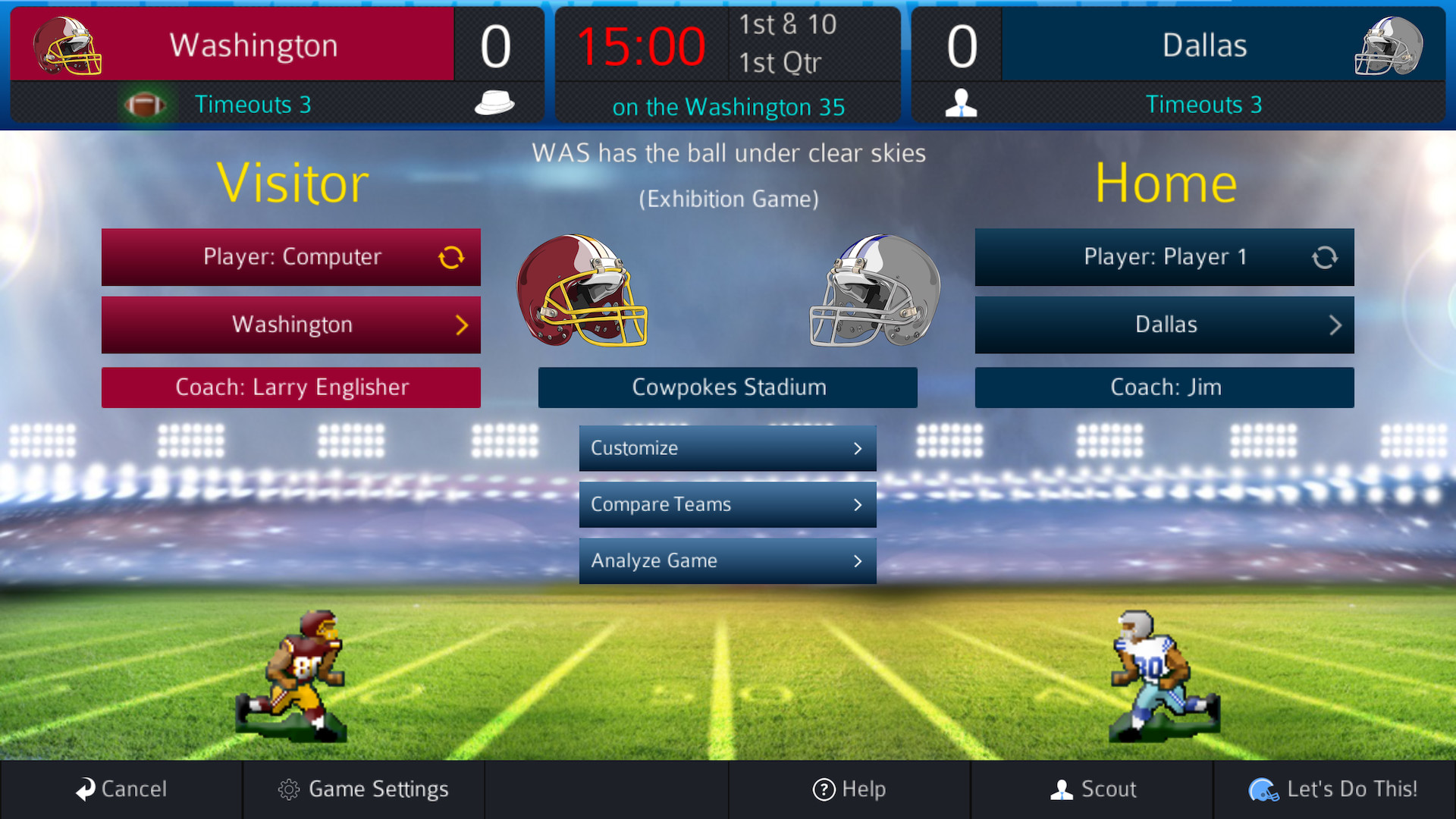This screenshot has height=819, width=1456.
Task: Click the referee icon beside Dallas Timeouts
Action: [962, 102]
